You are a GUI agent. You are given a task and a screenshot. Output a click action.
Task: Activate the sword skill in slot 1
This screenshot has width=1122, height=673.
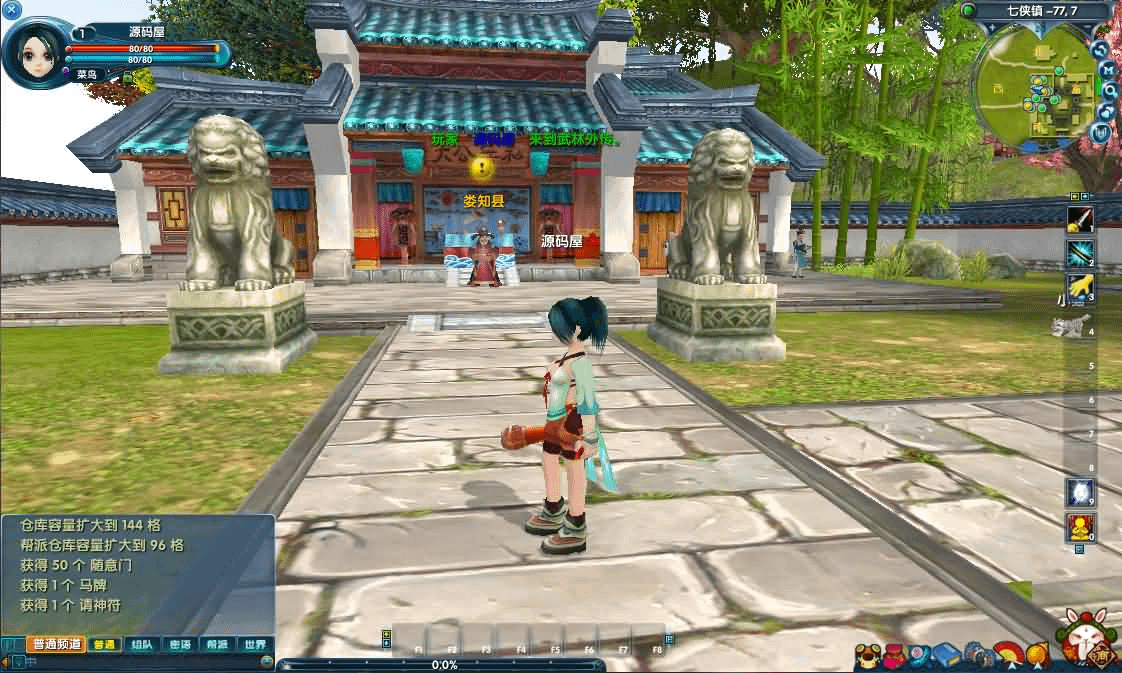[1080, 220]
